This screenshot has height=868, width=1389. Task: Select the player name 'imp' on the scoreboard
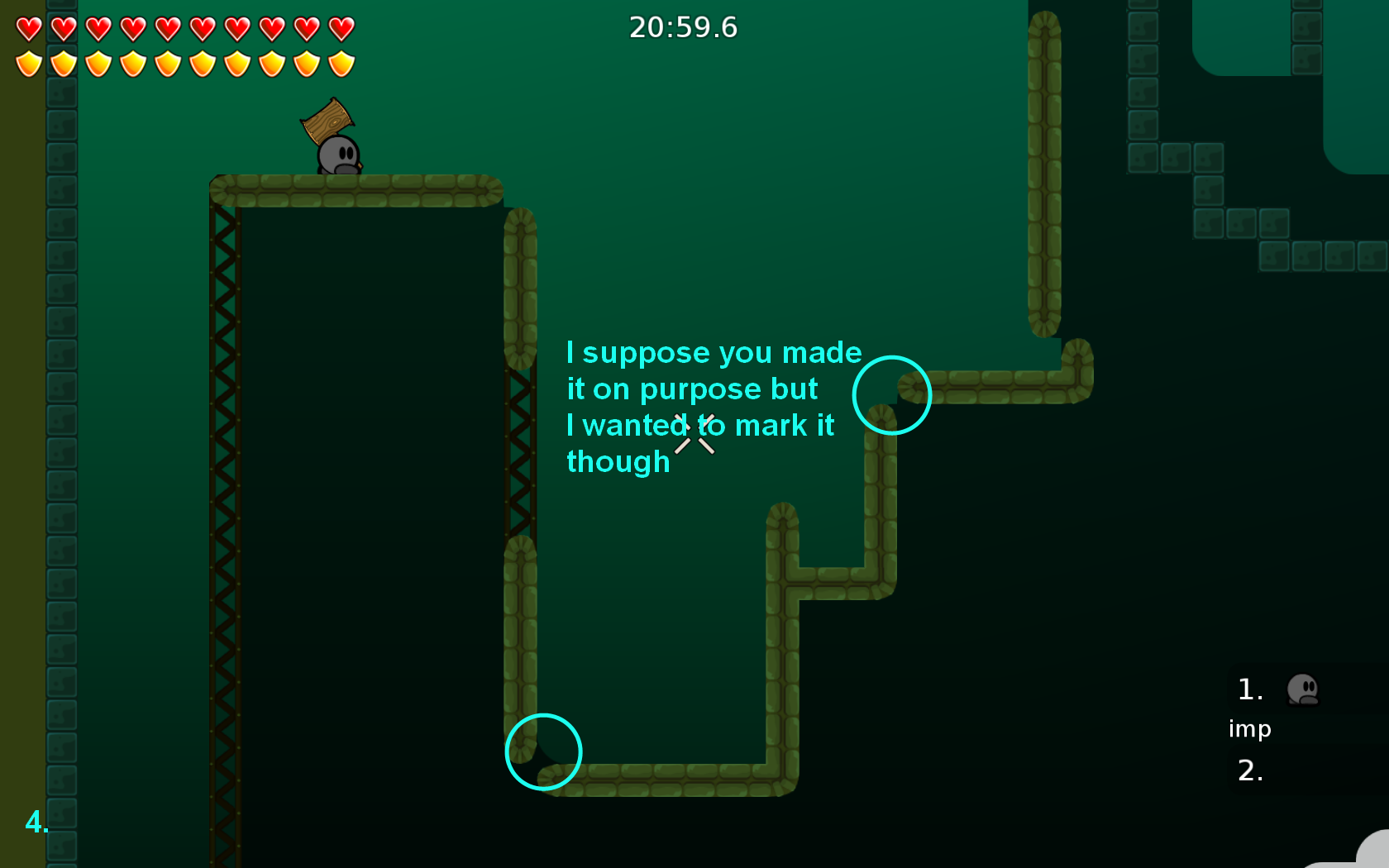[x=1250, y=729]
